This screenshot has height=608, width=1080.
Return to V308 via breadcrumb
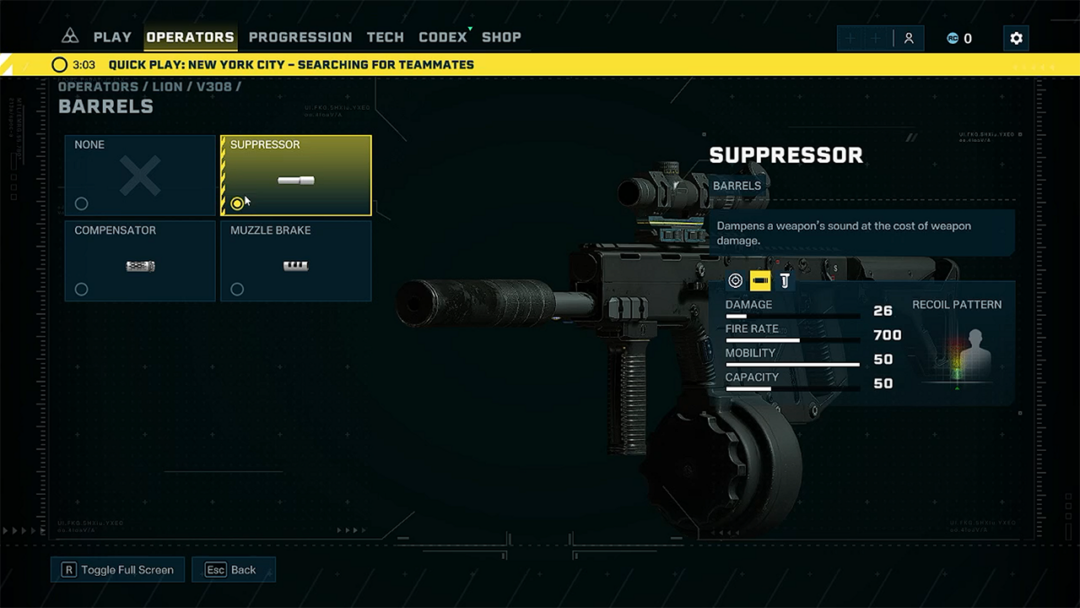(214, 87)
